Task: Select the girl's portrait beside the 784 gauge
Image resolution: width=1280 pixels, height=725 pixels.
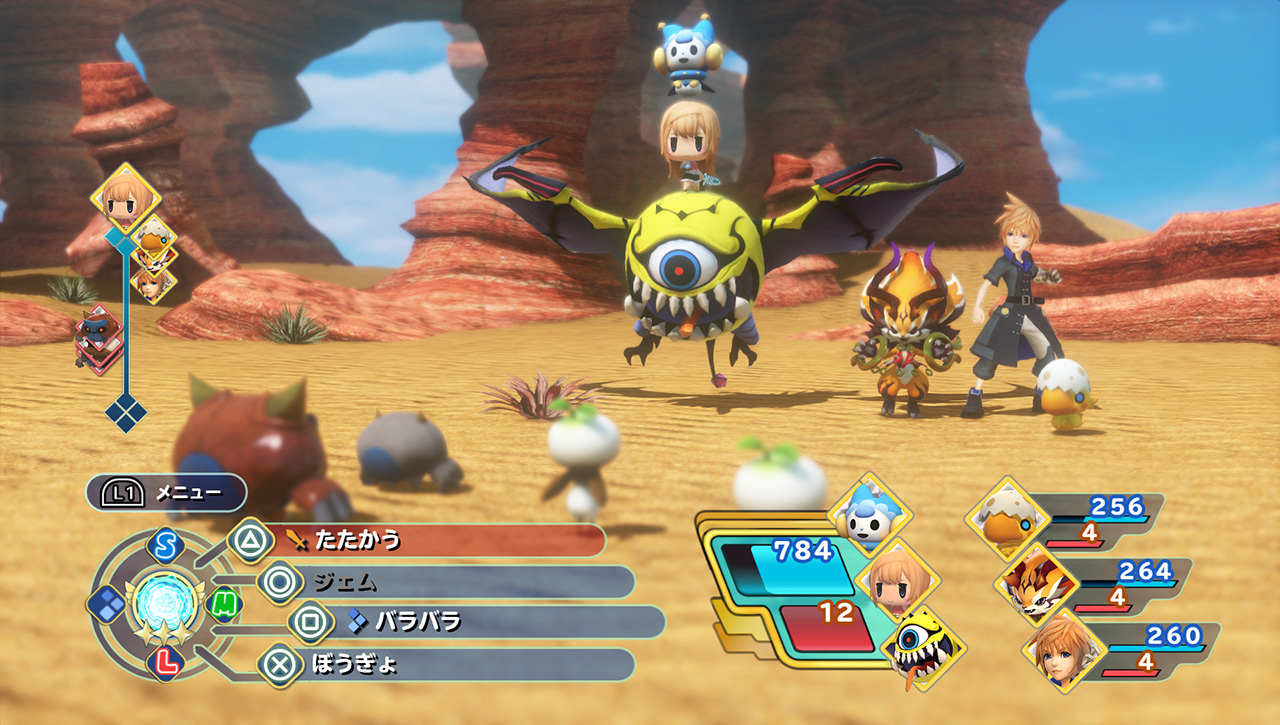Action: pyautogui.click(x=897, y=577)
